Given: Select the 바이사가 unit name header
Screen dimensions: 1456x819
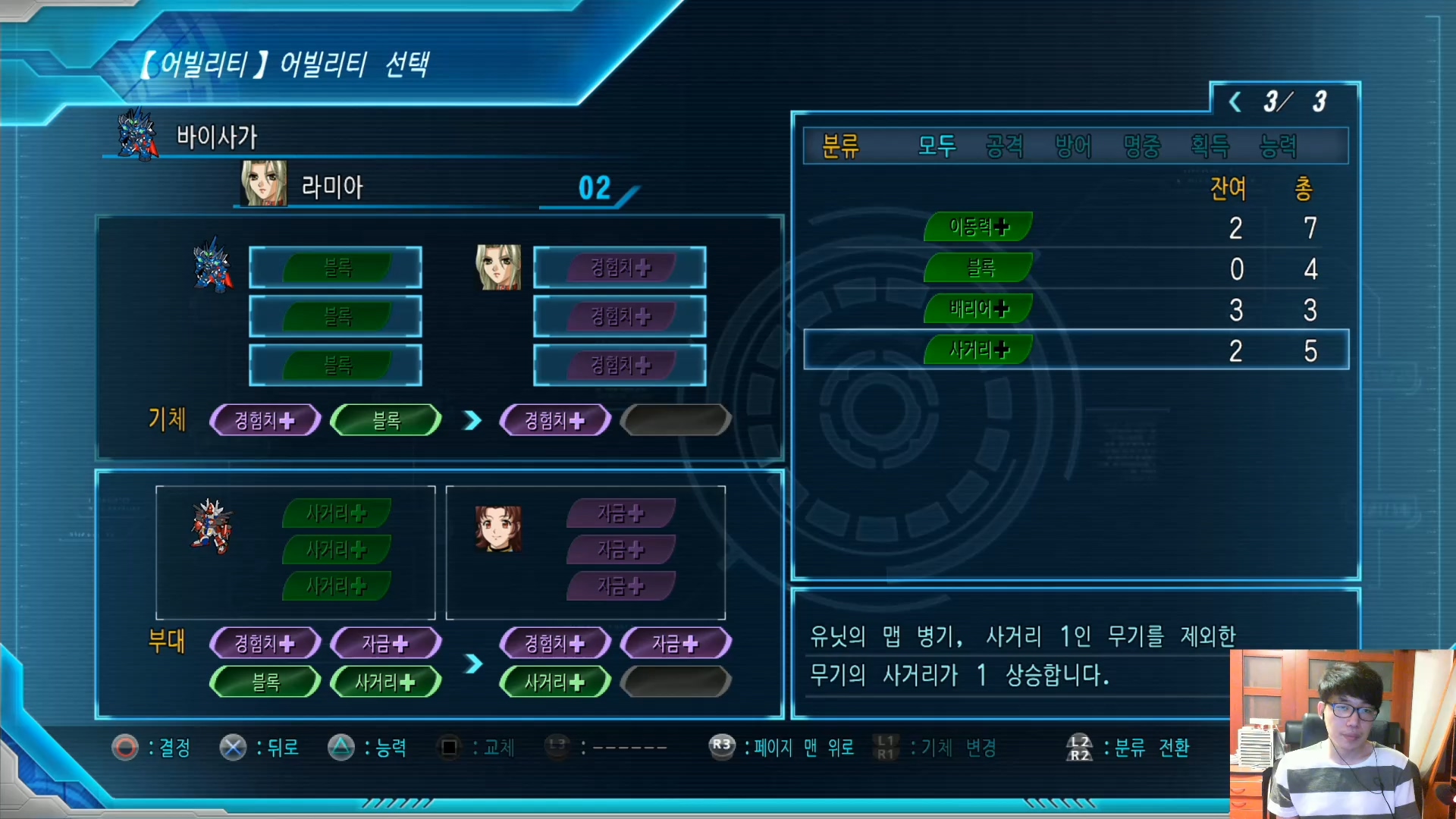Looking at the screenshot, I should 217,137.
